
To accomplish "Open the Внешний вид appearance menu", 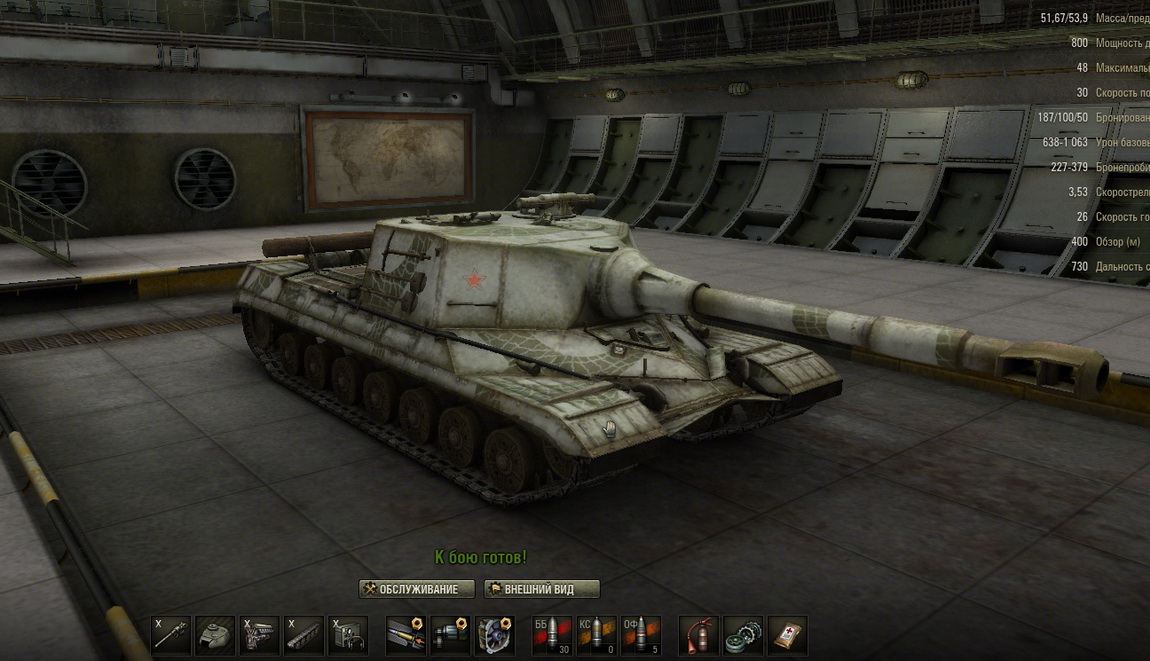I will (542, 589).
